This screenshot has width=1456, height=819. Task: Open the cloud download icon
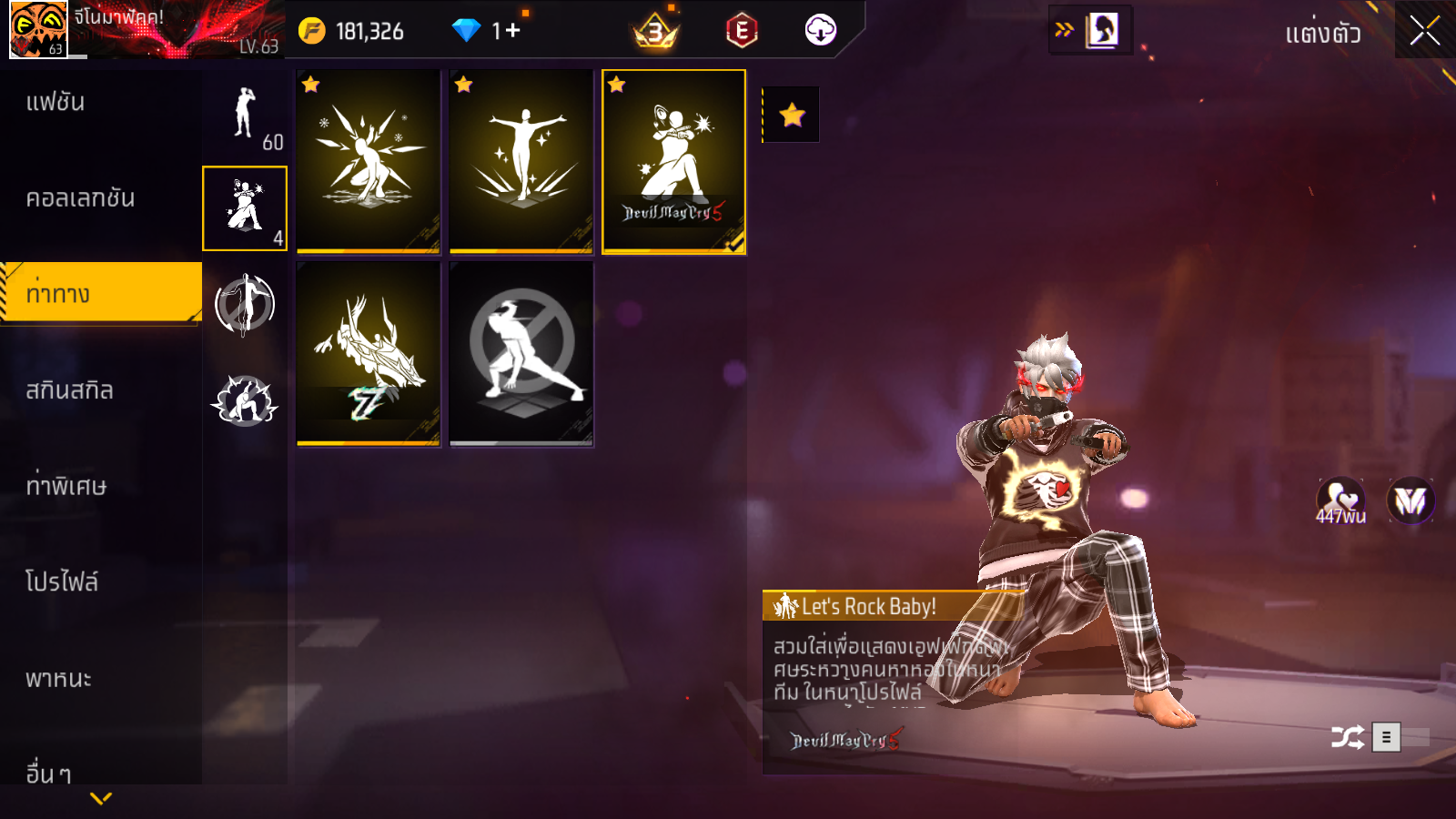click(x=820, y=30)
